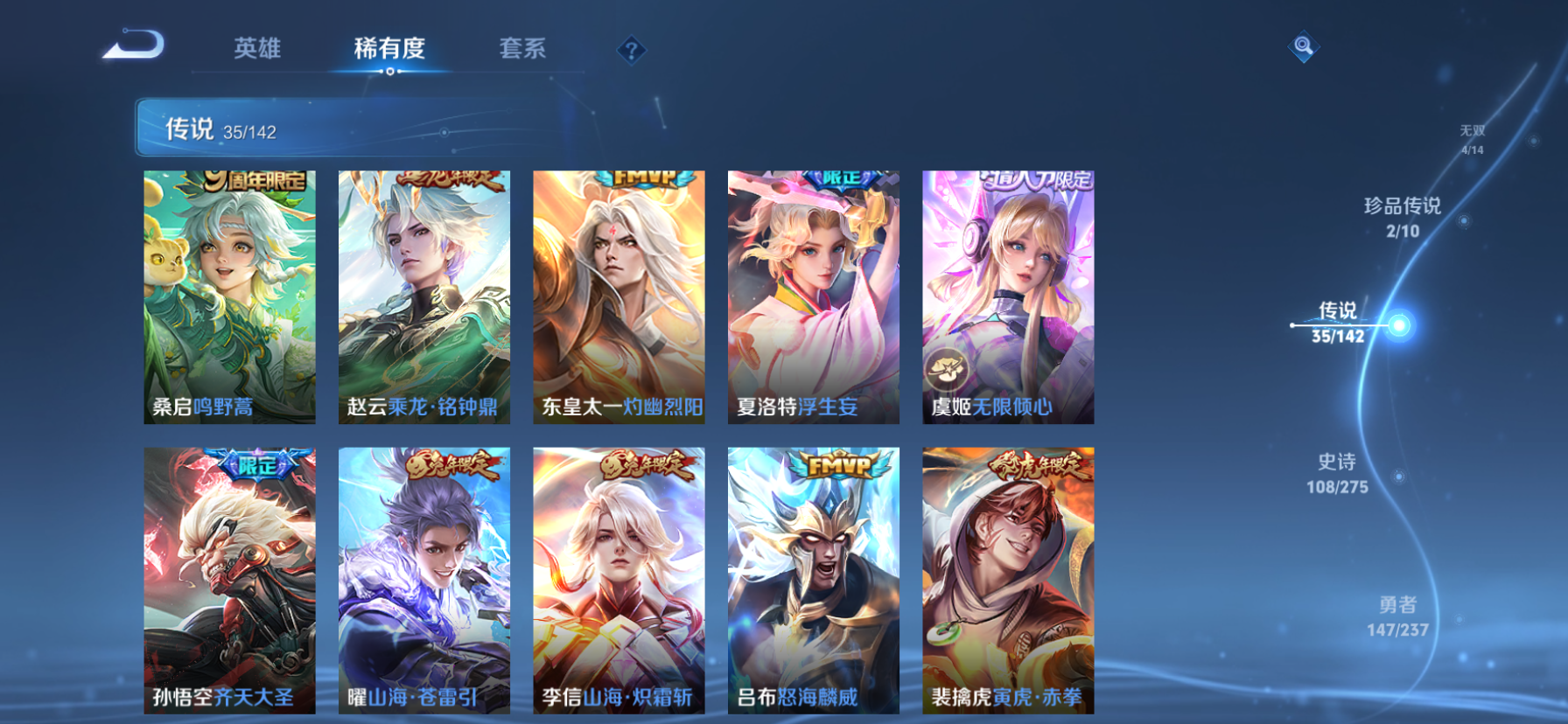Switch to the 英雄 tab
1568x724 pixels.
click(x=256, y=50)
